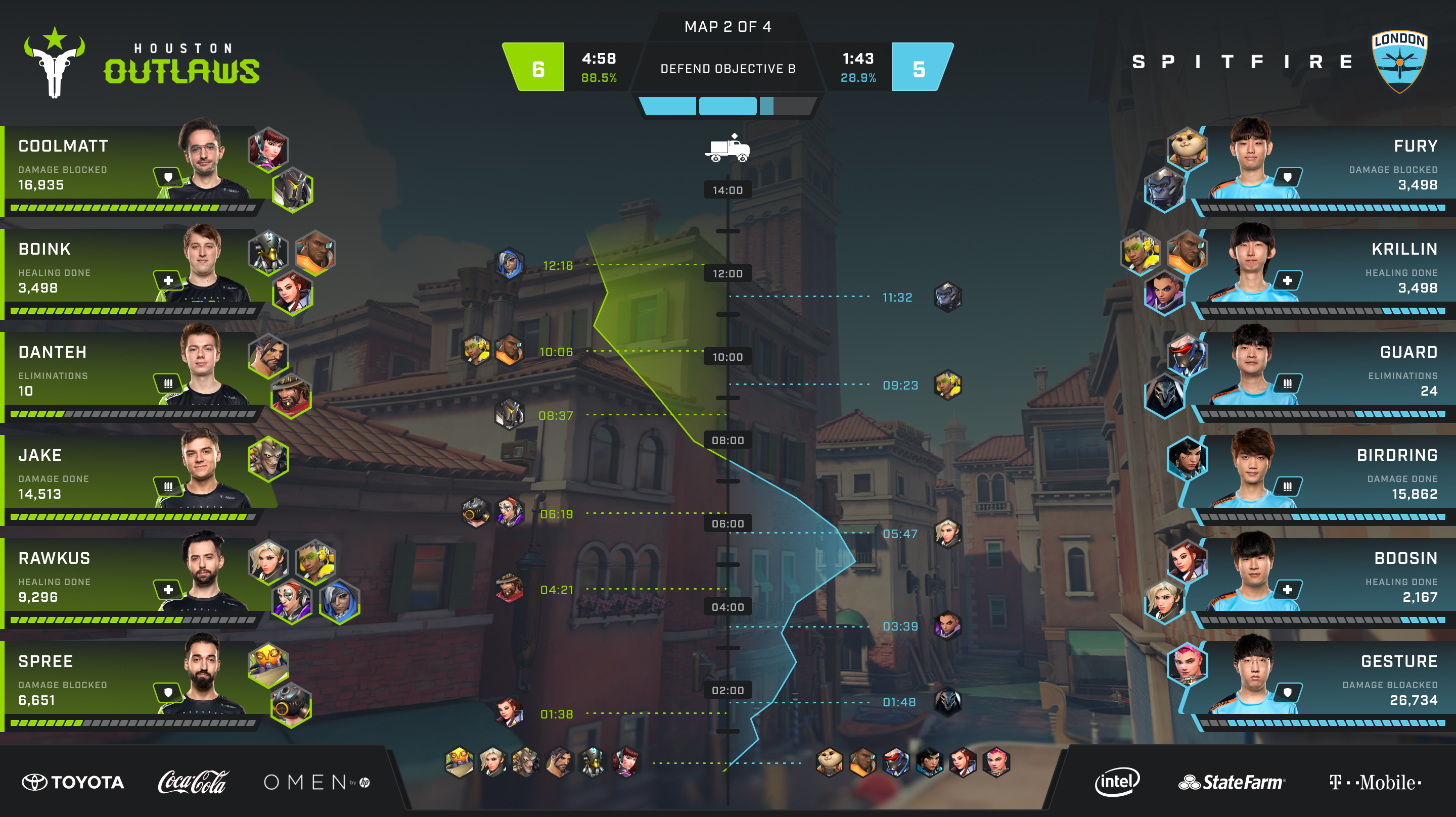
Task: Jump to the 12:16 timeline event
Action: pos(557,266)
